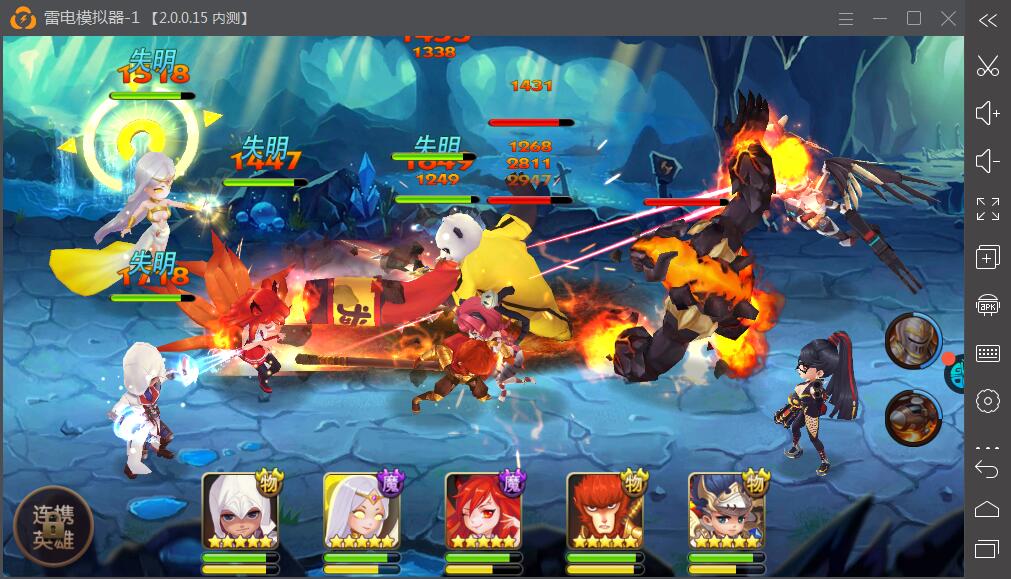Tap the 连携英雄 linked heroes button

(53, 525)
